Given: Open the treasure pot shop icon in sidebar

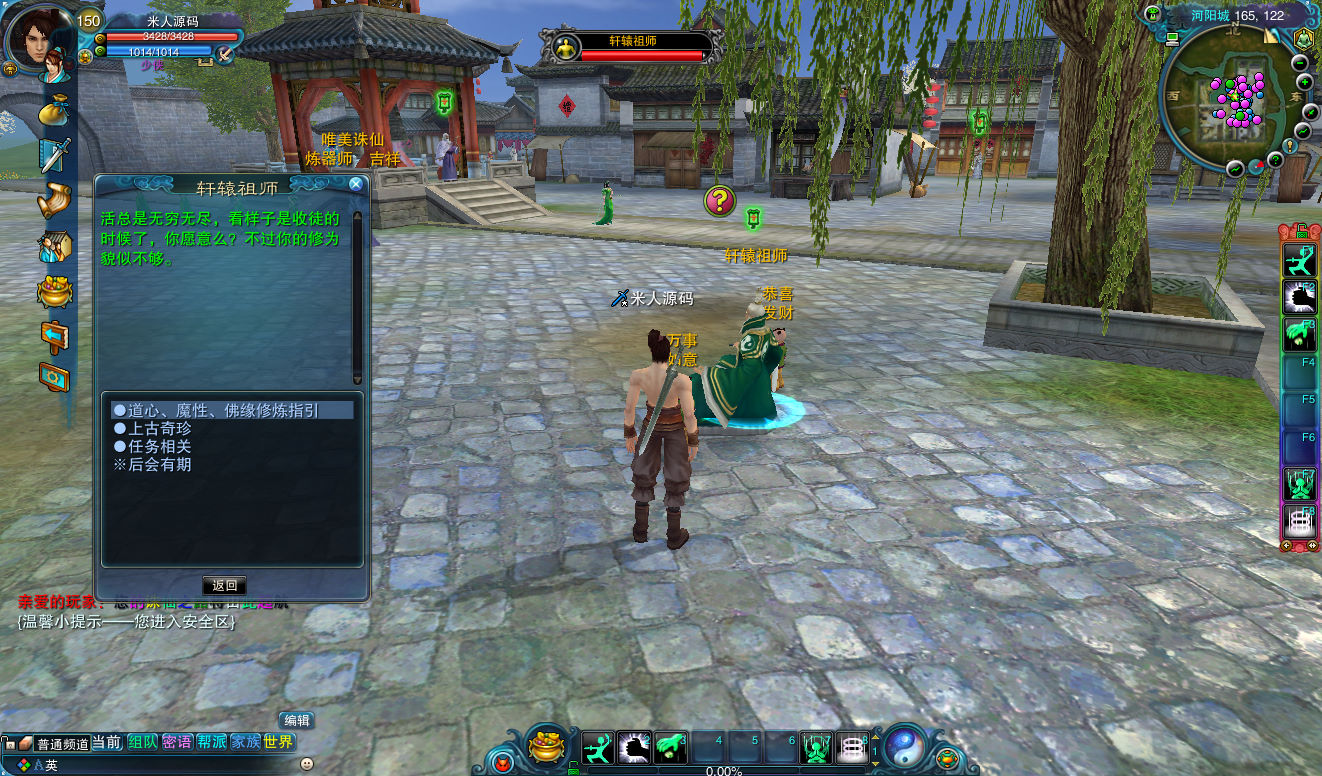Looking at the screenshot, I should click(x=54, y=291).
